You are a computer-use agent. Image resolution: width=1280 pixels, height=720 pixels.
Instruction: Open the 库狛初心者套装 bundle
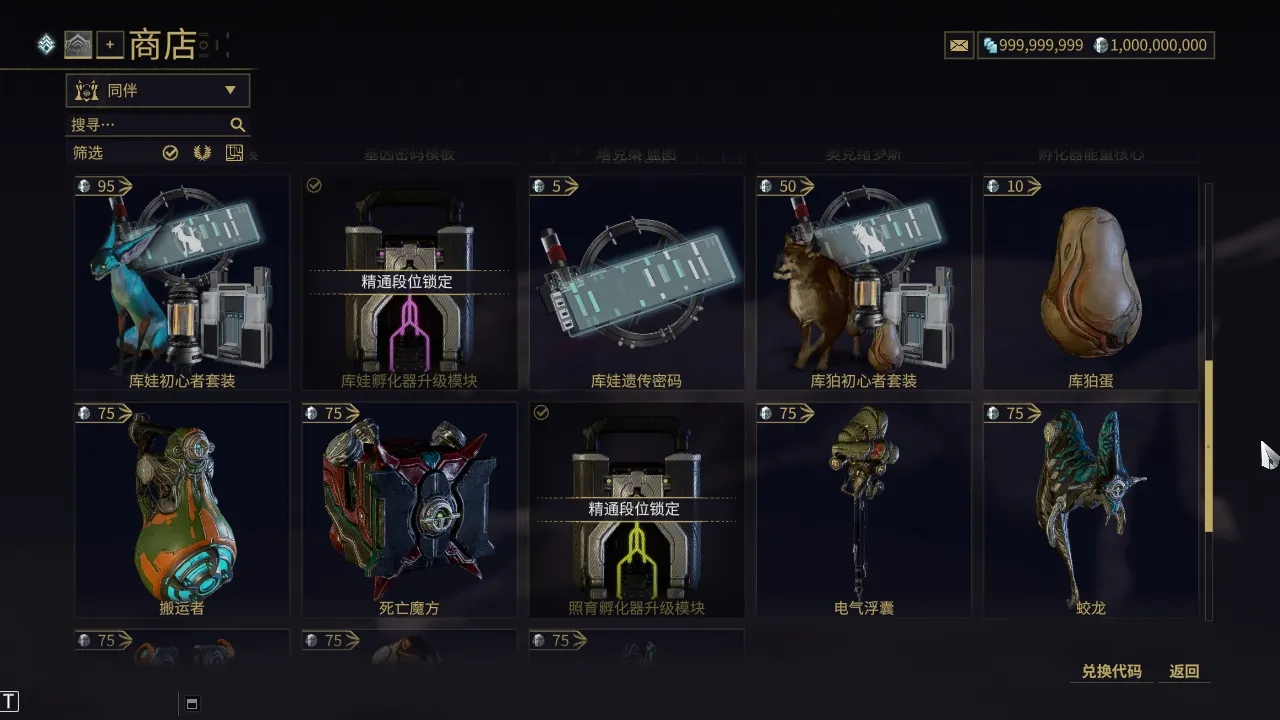863,283
